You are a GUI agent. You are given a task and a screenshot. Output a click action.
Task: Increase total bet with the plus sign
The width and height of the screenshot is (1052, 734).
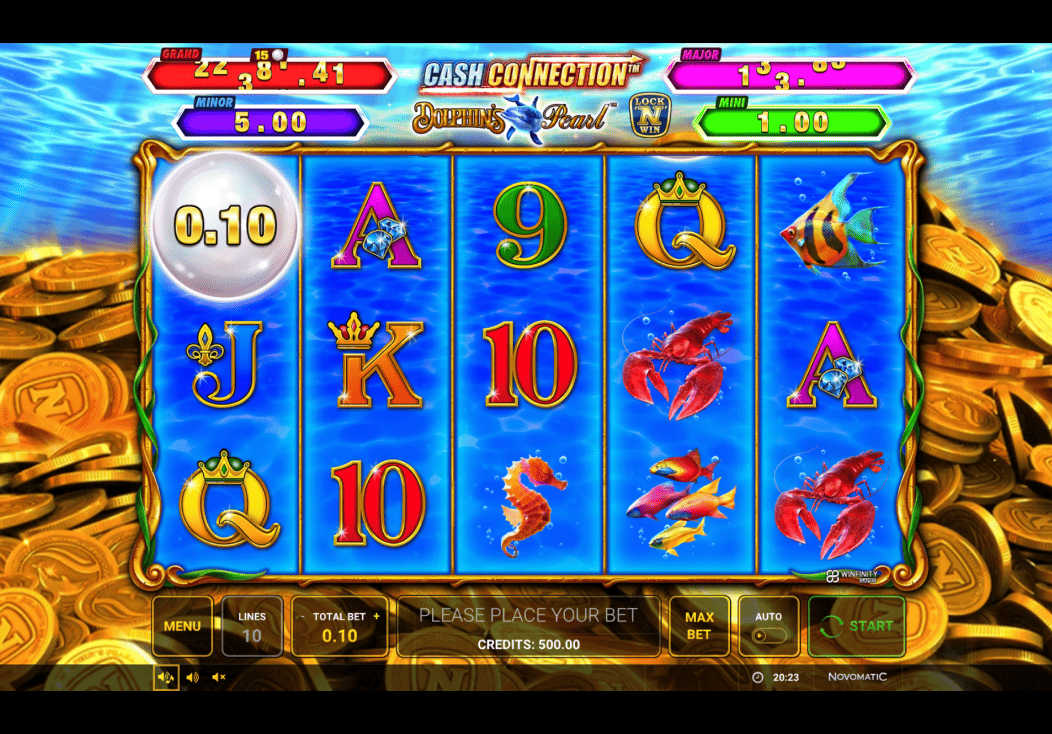coord(377,617)
